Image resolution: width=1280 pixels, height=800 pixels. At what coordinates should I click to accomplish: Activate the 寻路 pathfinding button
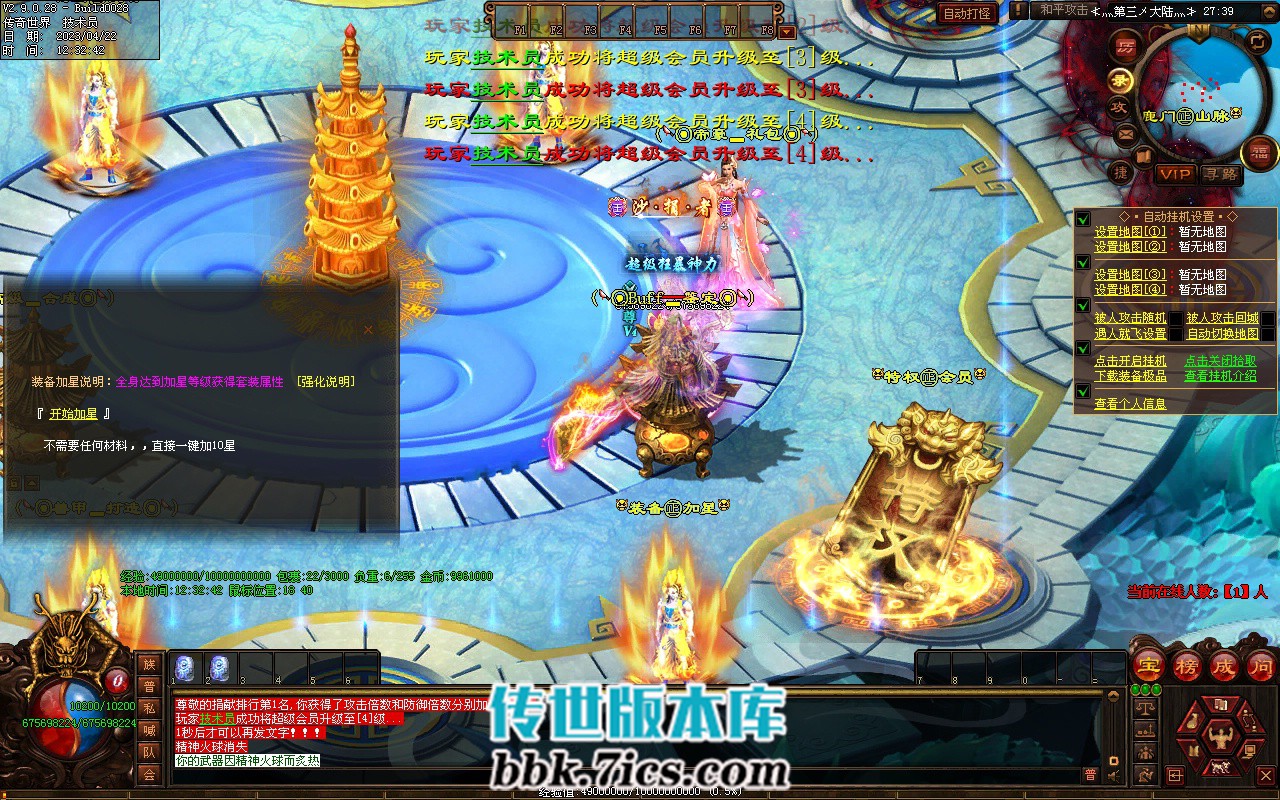[1220, 174]
